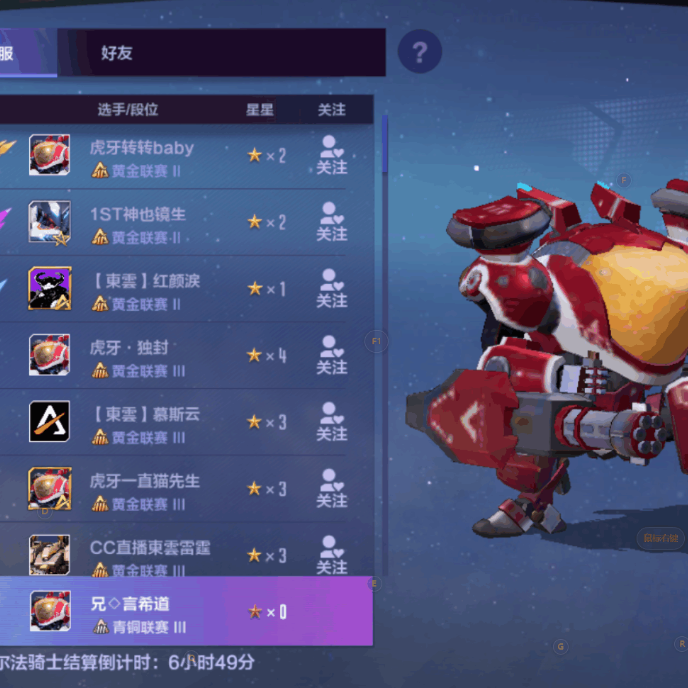This screenshot has width=688, height=688.
Task: Select the 虎牙转转baby leaderboard row
Action: coord(160,157)
